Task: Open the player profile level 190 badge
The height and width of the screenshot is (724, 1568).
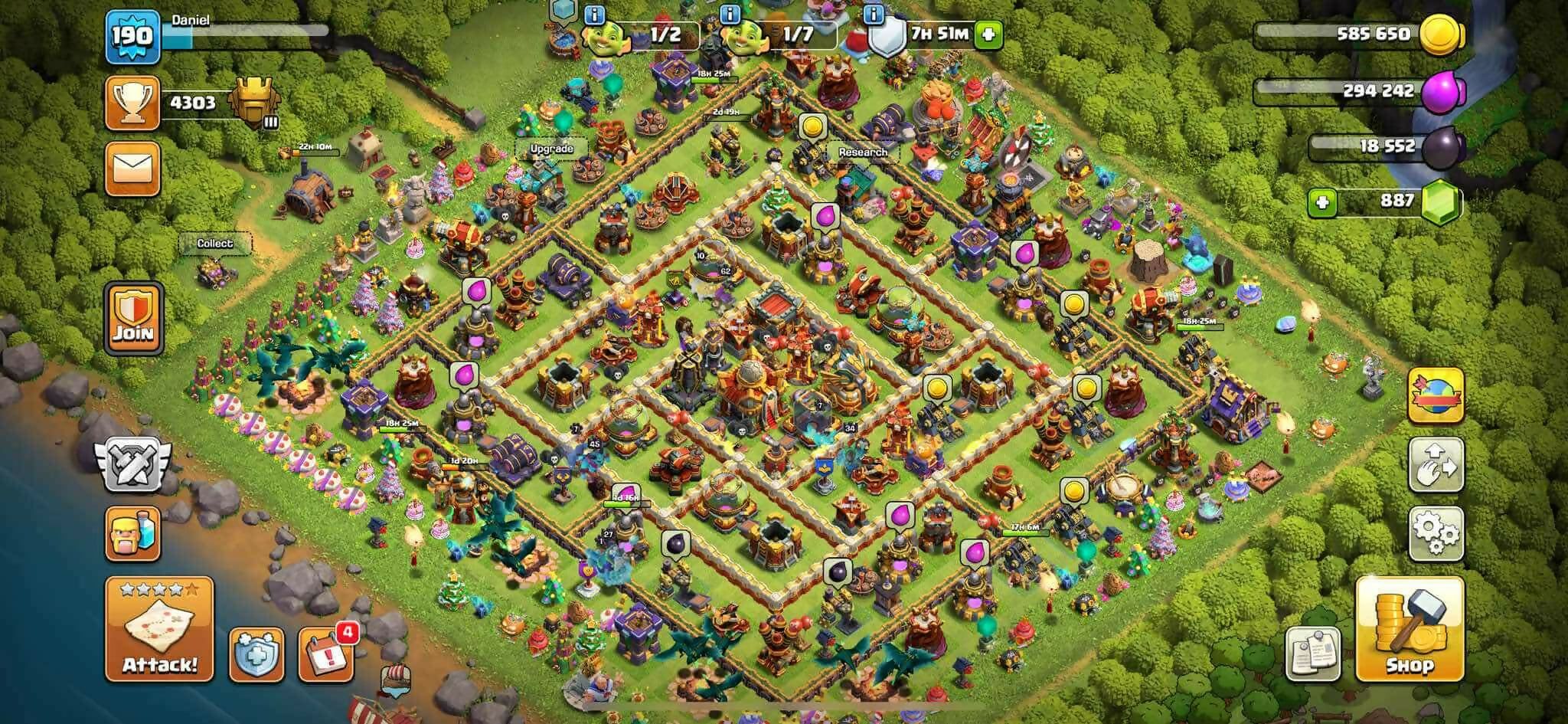Action: tap(133, 35)
